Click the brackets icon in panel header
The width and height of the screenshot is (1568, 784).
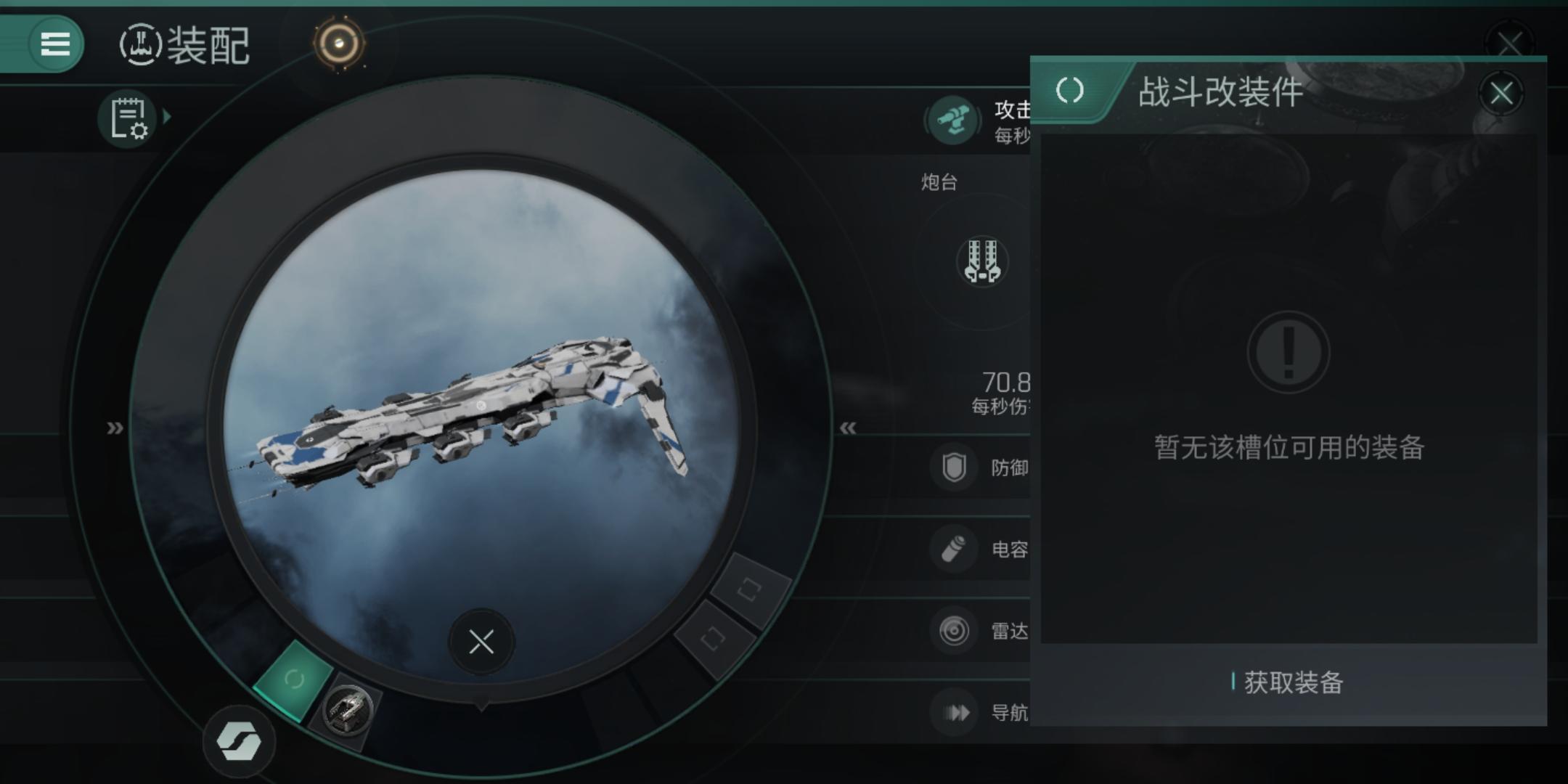1069,91
